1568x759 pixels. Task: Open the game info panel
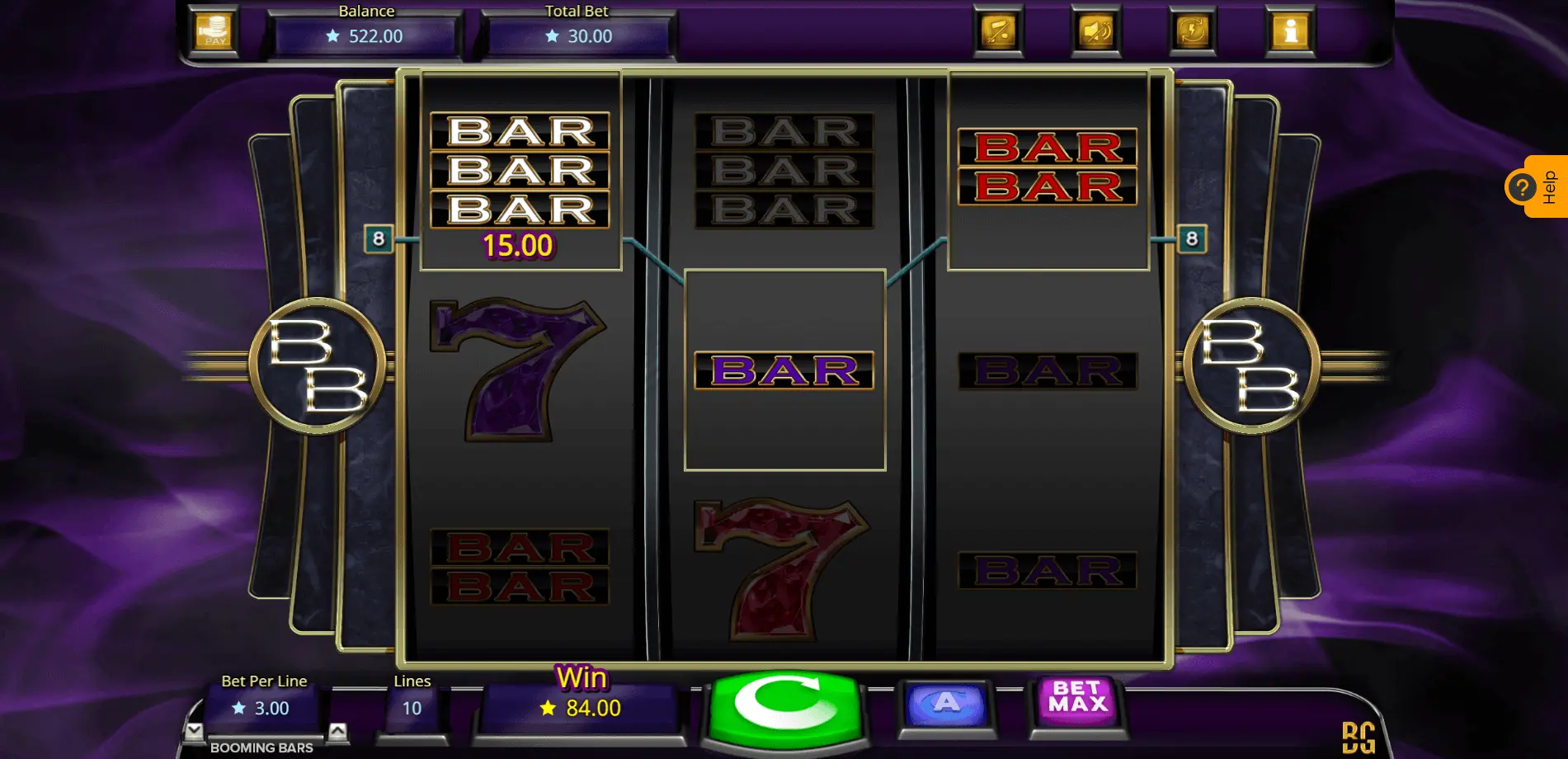click(1290, 31)
